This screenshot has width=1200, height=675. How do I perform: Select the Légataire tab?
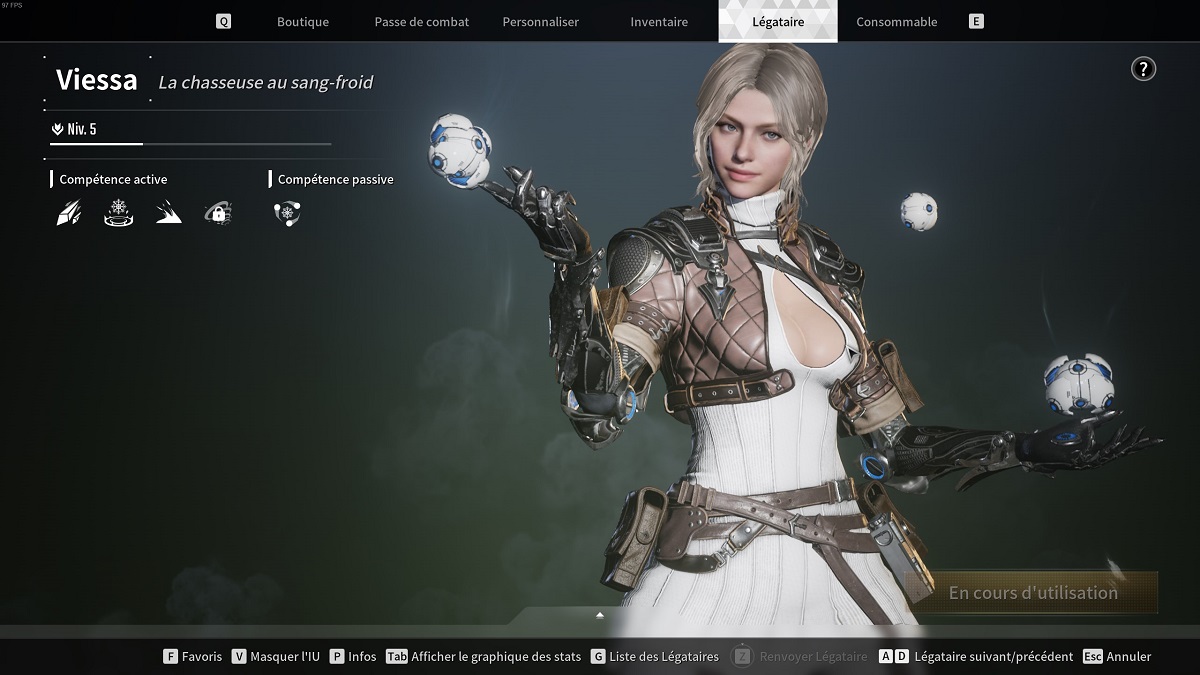[x=778, y=22]
